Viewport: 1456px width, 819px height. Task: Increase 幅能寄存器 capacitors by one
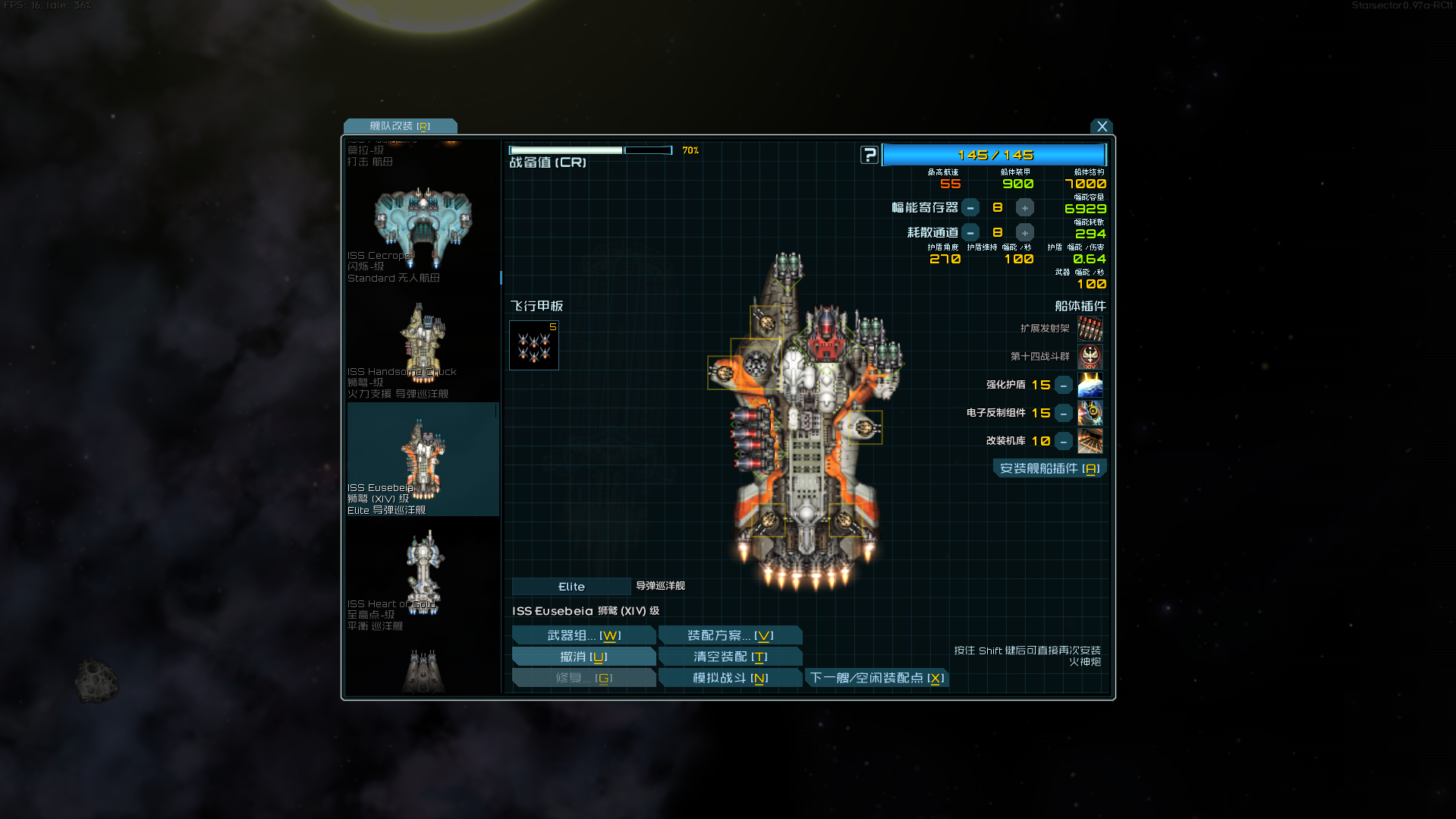point(1024,208)
